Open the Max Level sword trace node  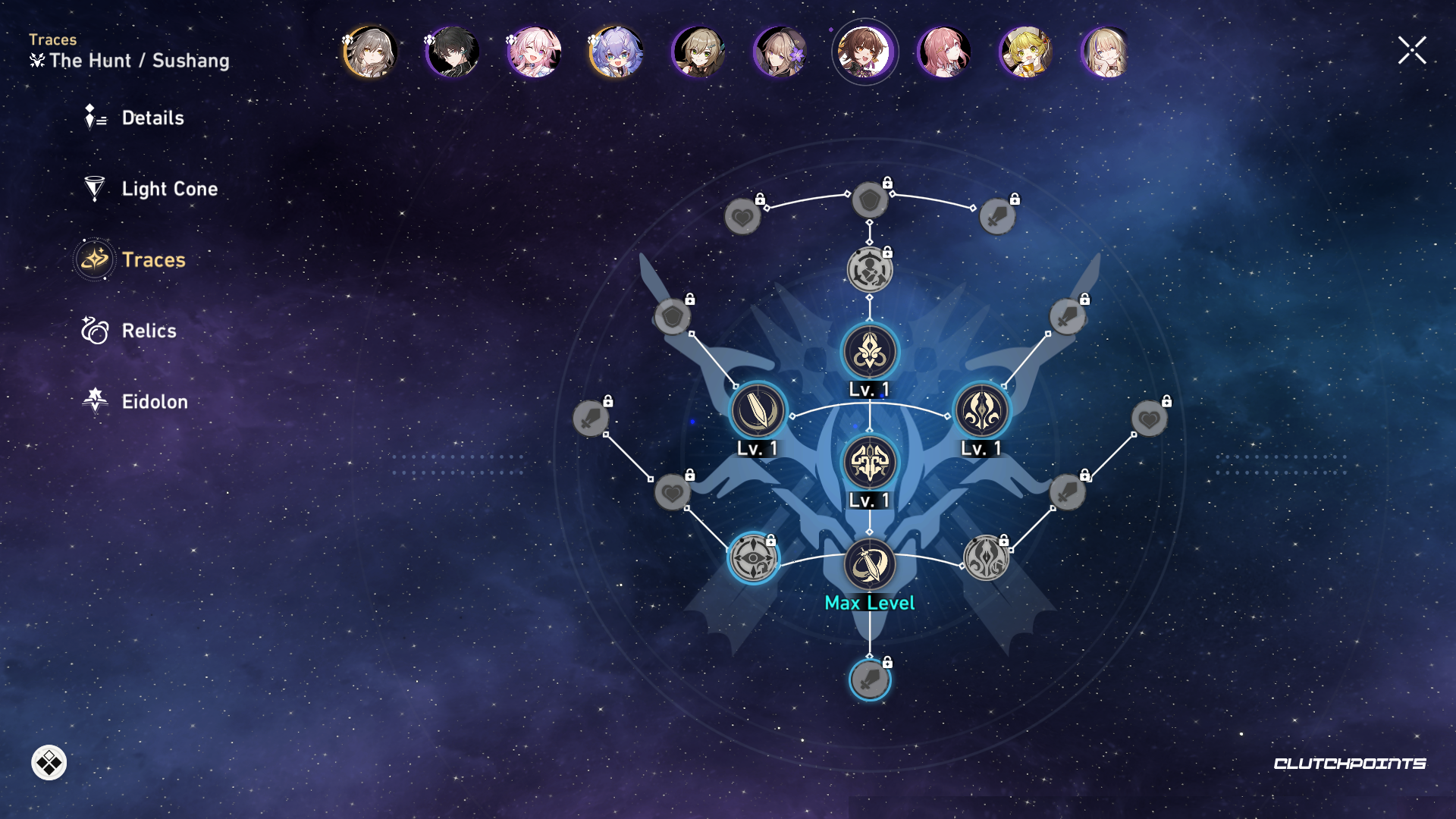coord(870,564)
